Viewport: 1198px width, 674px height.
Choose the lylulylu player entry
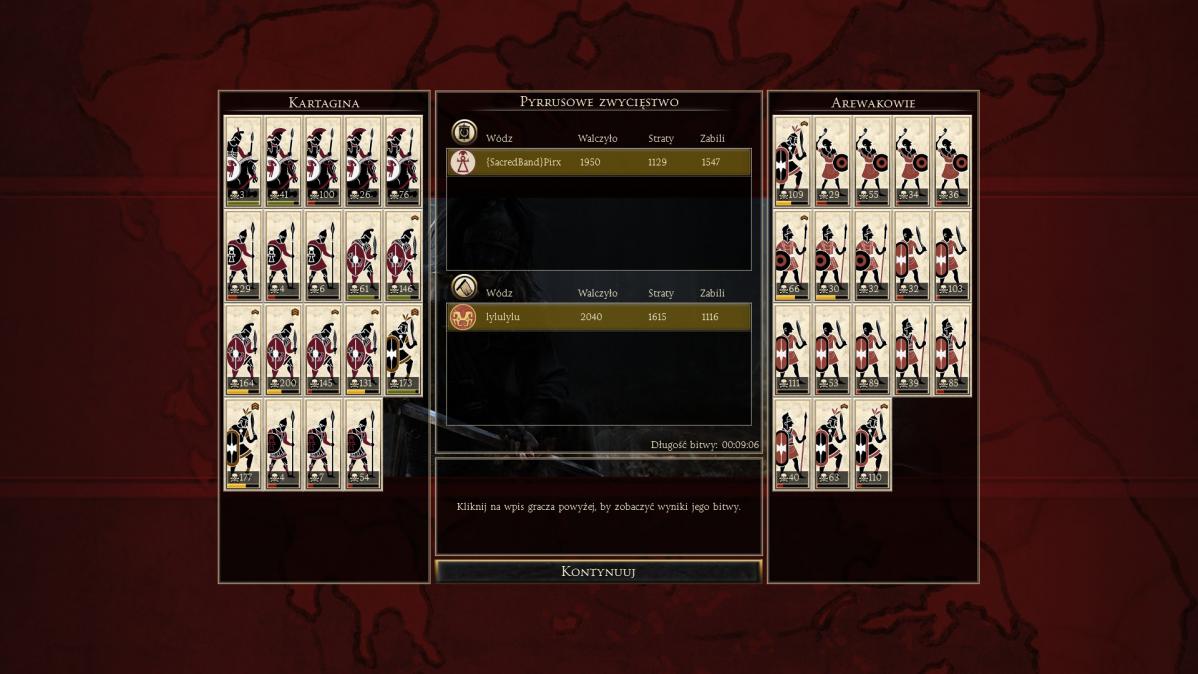(x=598, y=317)
